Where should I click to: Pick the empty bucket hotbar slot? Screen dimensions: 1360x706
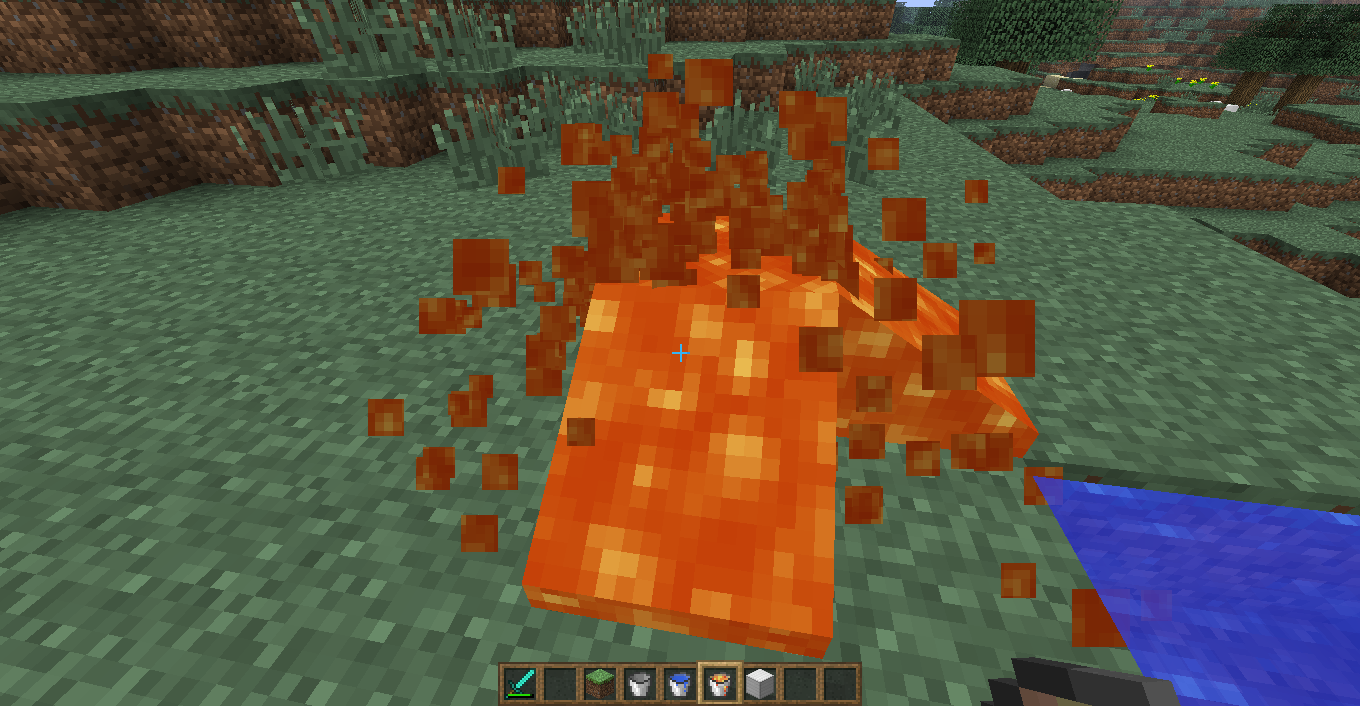[x=639, y=684]
